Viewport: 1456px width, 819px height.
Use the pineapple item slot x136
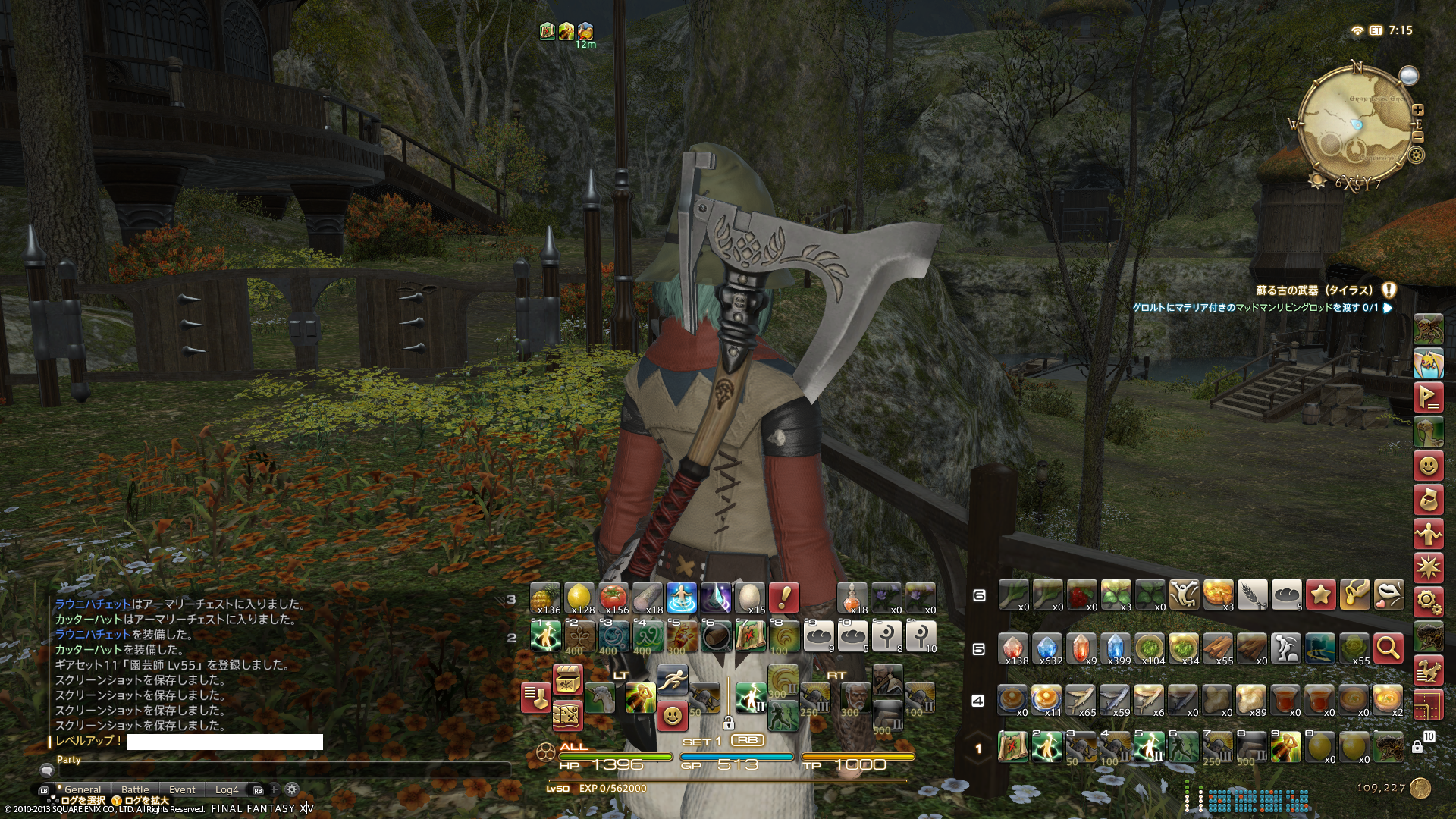coord(545,598)
